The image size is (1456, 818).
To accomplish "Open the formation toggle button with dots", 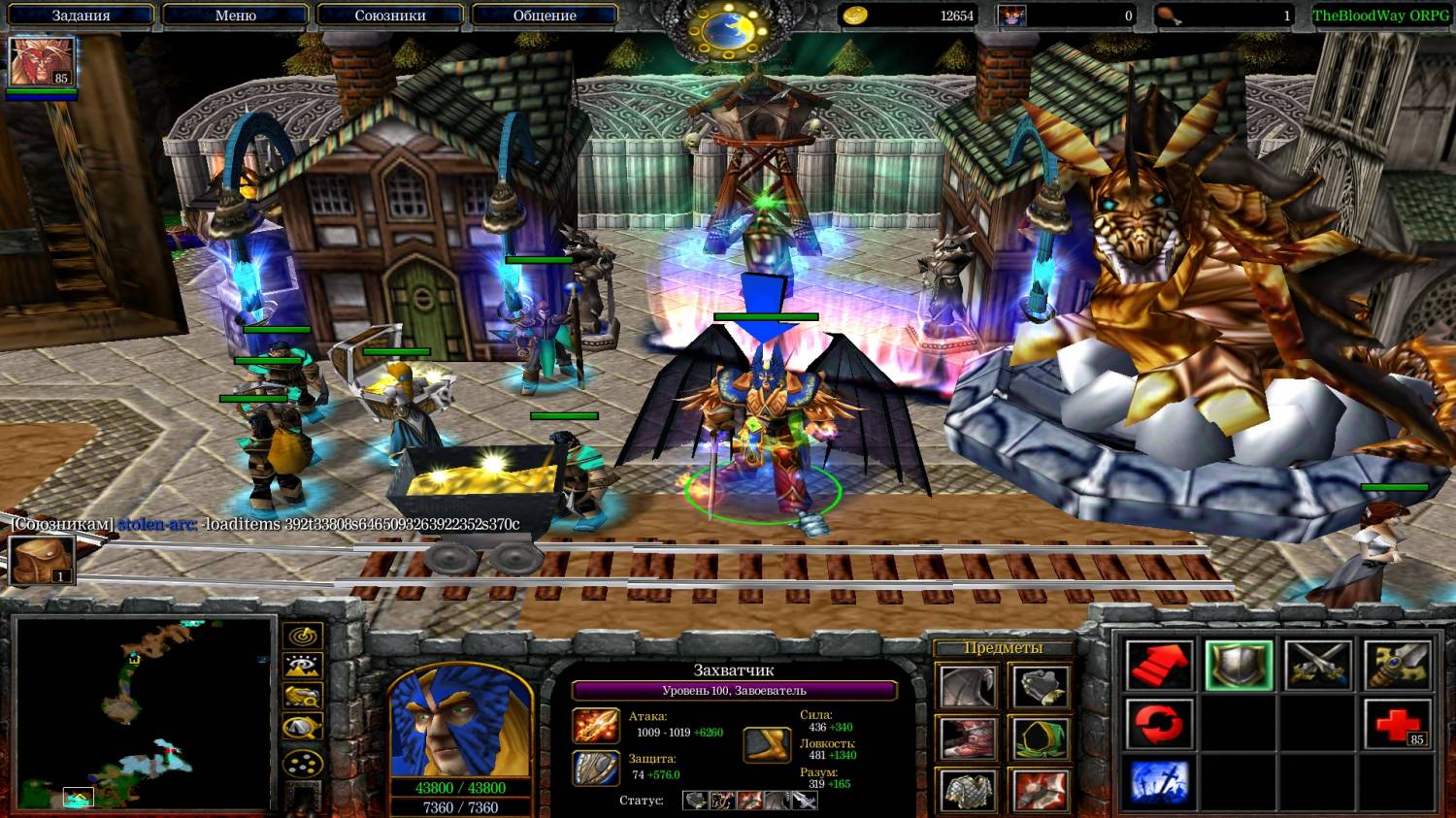I will pyautogui.click(x=303, y=763).
